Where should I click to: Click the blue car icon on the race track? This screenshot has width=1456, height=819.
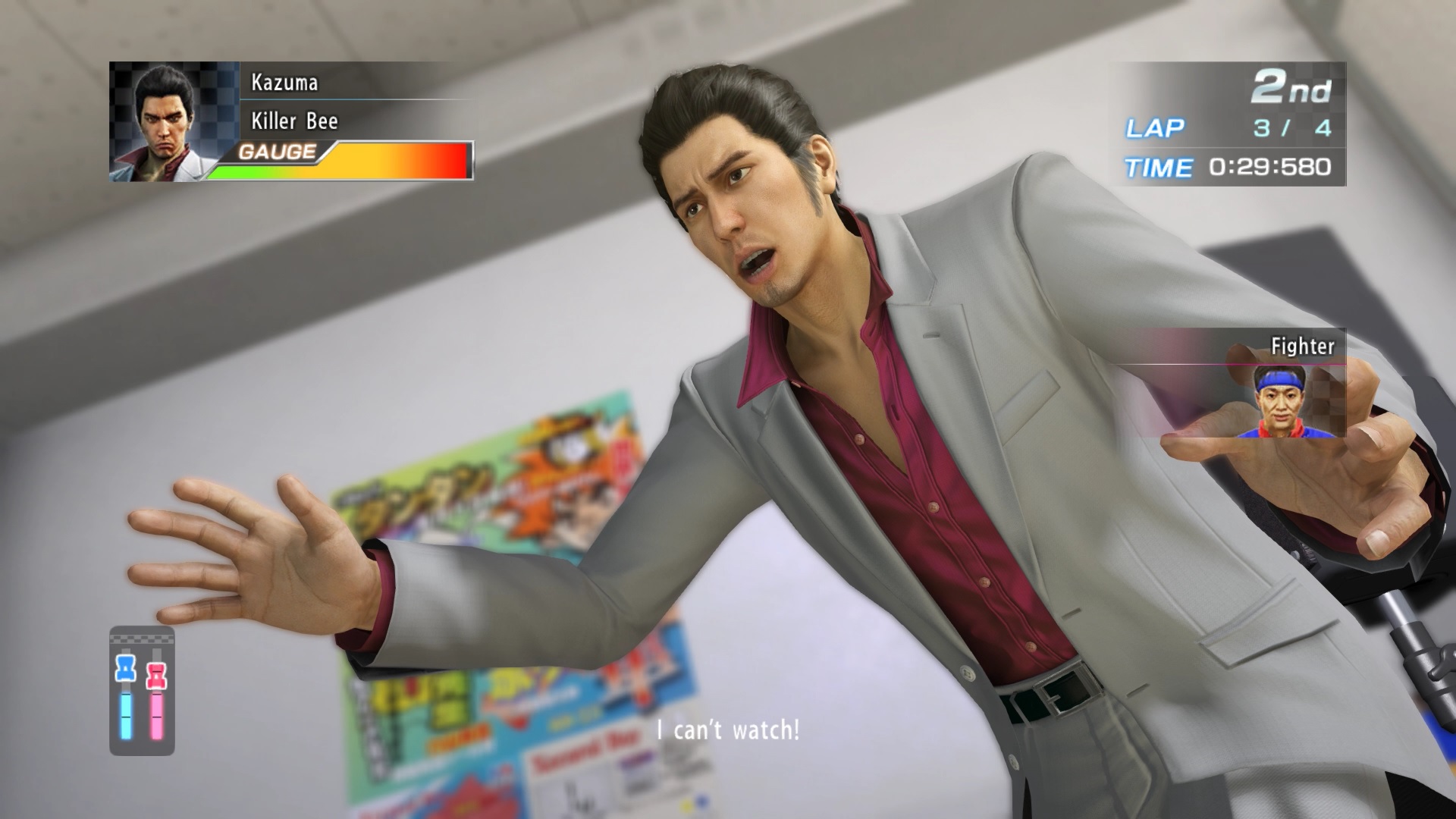(125, 668)
